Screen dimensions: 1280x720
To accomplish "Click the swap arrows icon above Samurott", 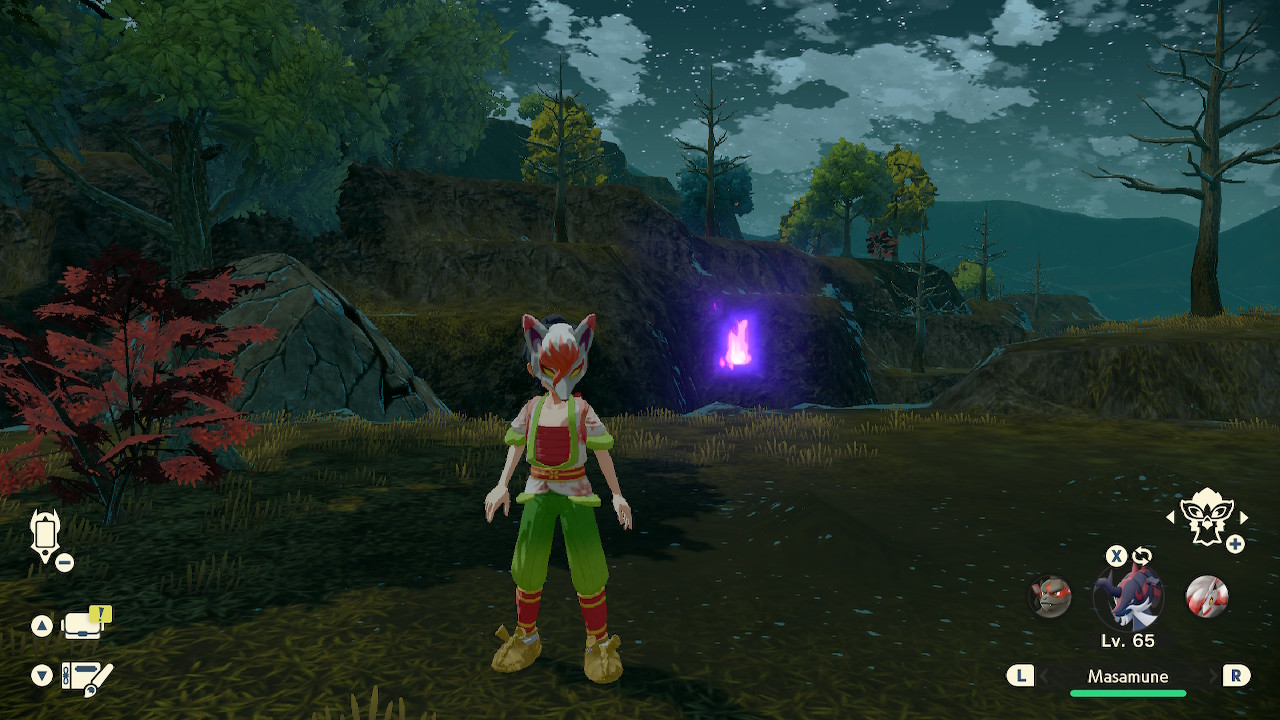I will click(x=1142, y=556).
